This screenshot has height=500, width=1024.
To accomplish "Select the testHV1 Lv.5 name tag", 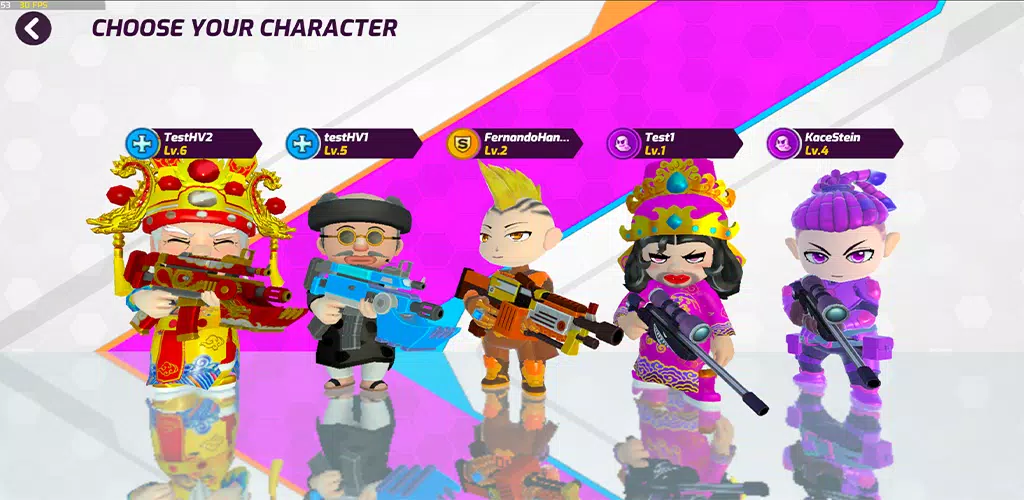I will click(x=354, y=143).
